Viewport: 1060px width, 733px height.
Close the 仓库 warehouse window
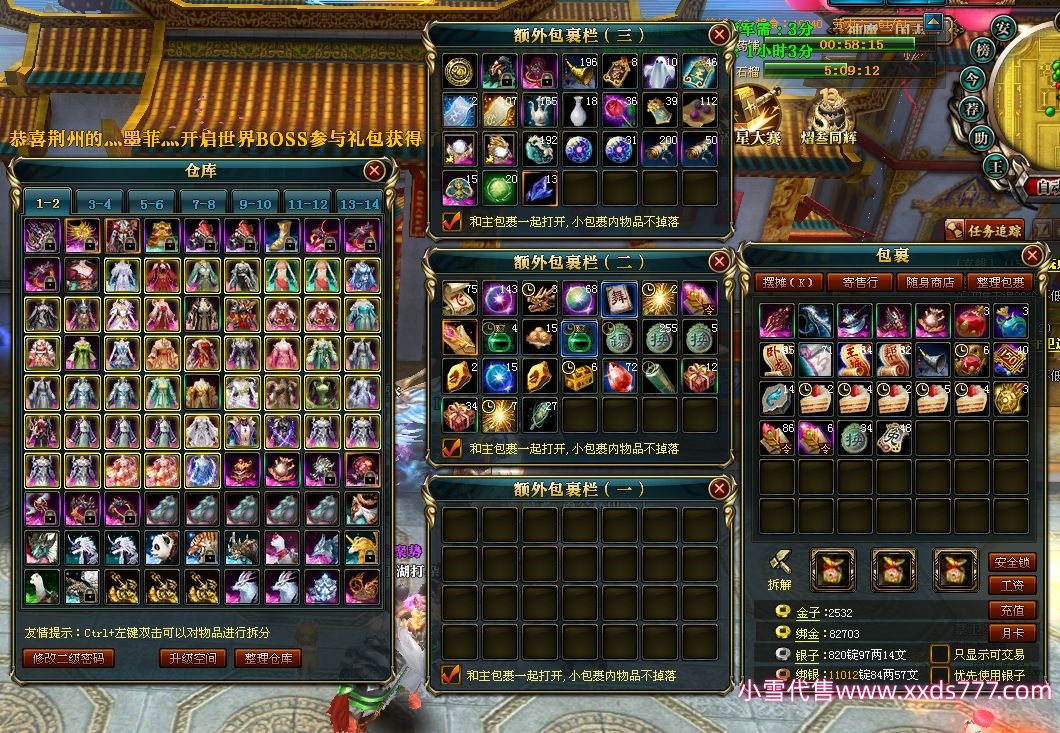374,171
